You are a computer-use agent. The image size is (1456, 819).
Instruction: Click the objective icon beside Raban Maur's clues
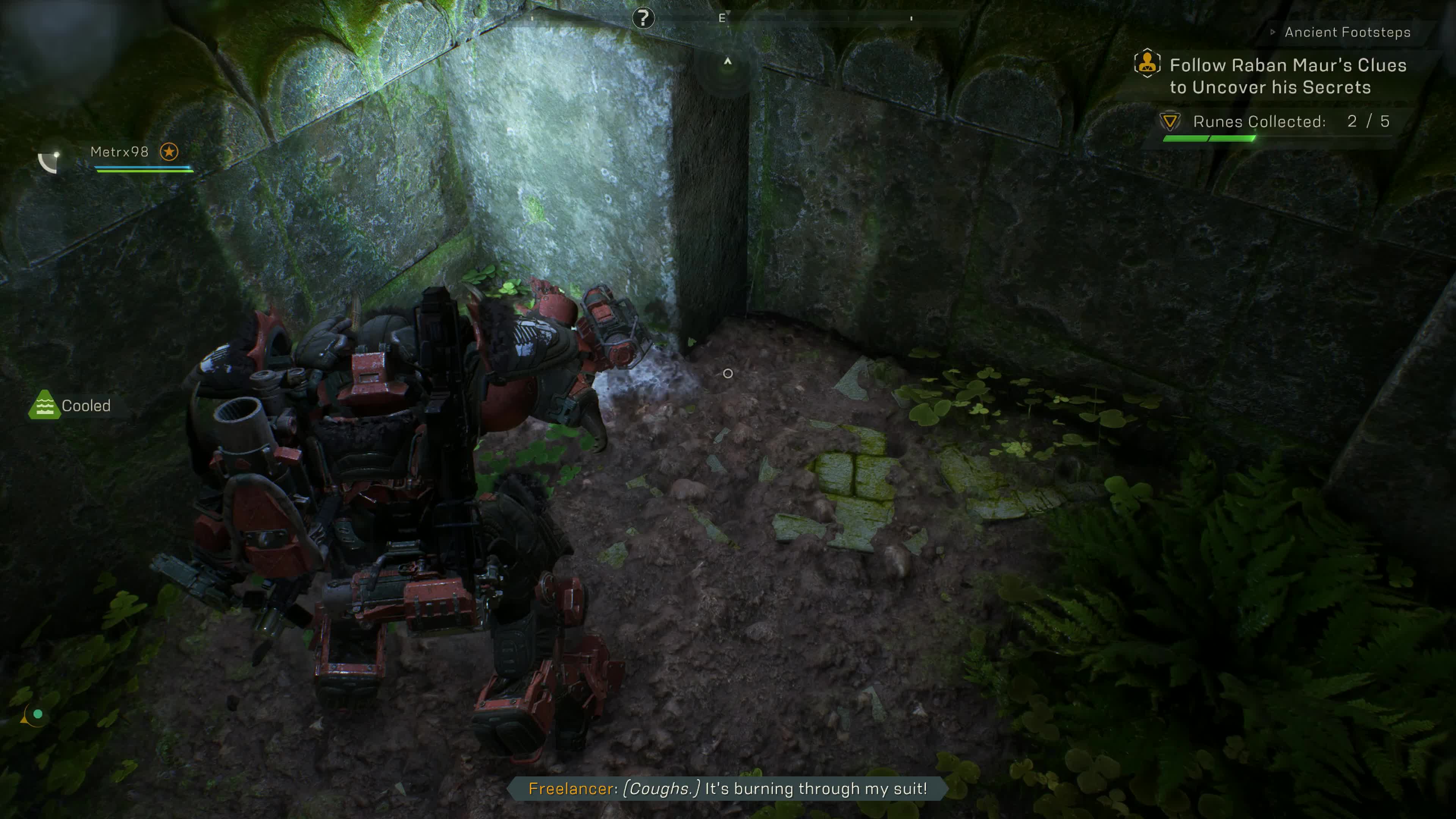(x=1147, y=63)
